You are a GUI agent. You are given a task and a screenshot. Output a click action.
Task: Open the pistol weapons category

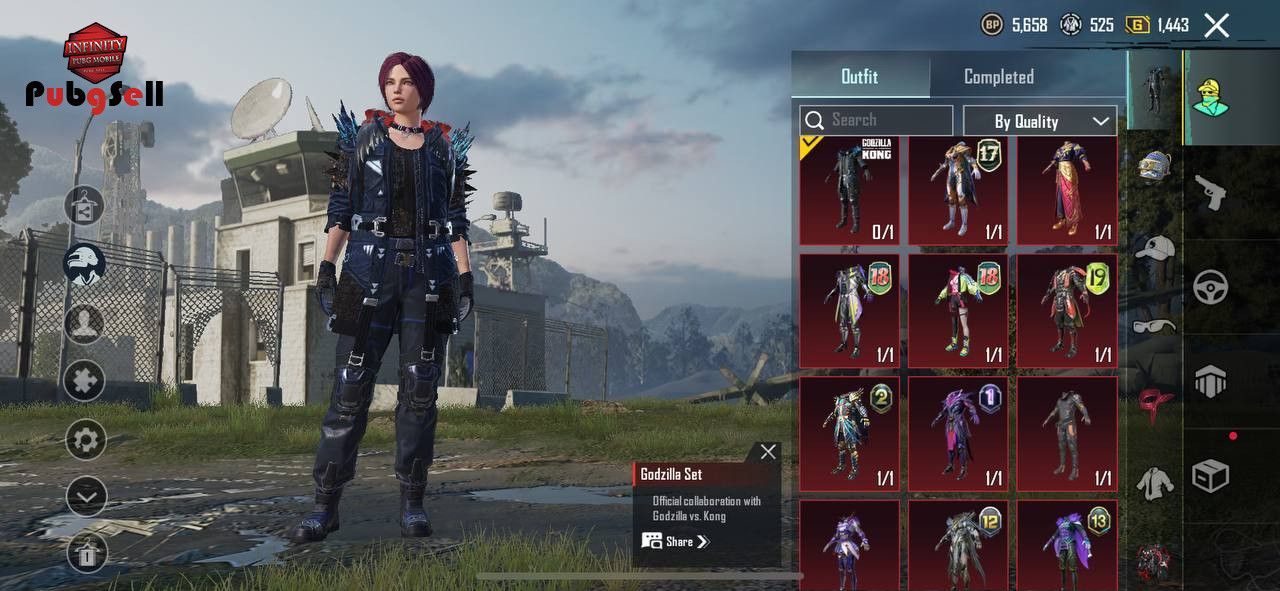1211,192
